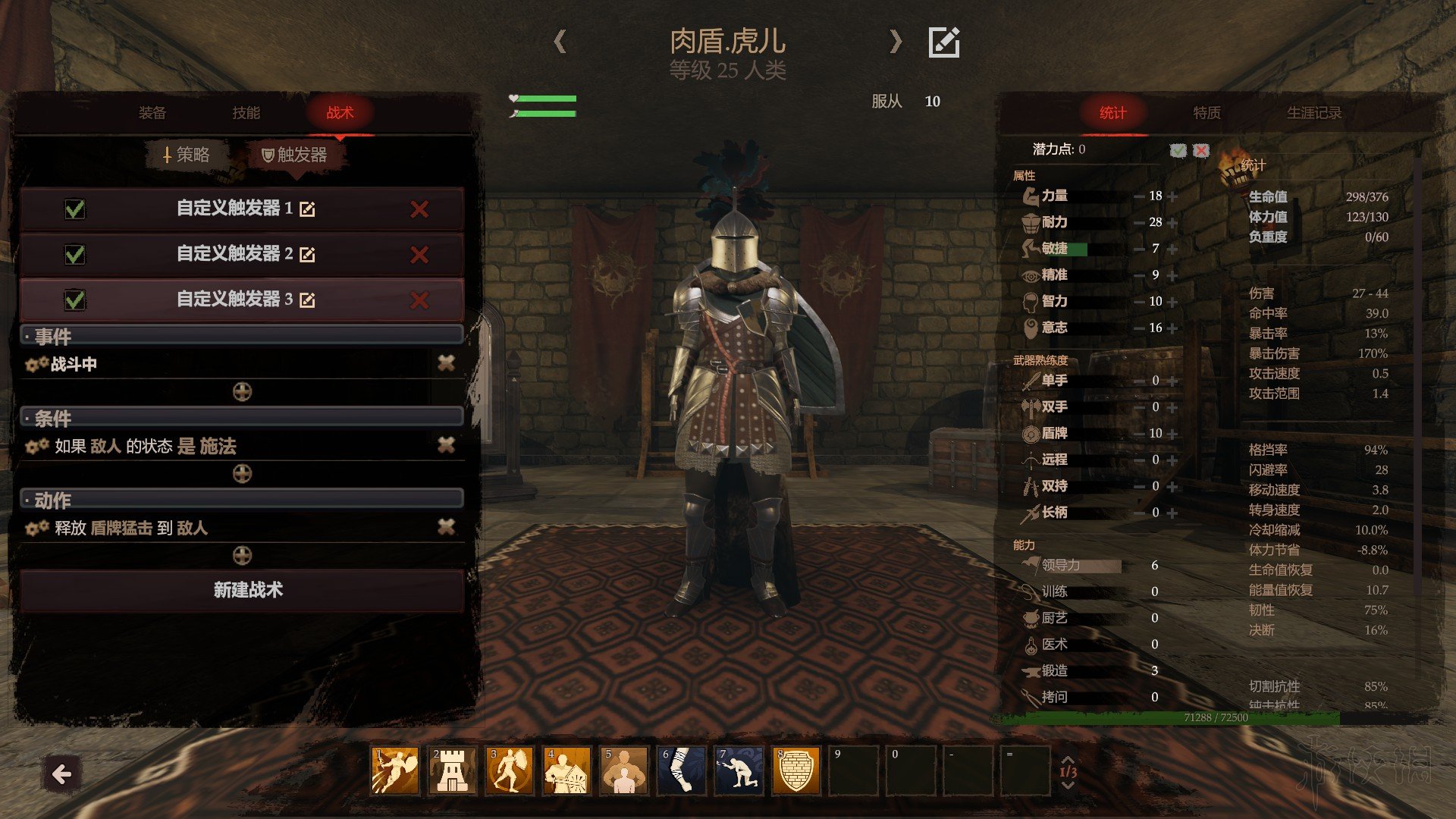Viewport: 1456px width, 819px height.
Task: Delete 自定义触发器 2 with its red X
Action: 419,255
